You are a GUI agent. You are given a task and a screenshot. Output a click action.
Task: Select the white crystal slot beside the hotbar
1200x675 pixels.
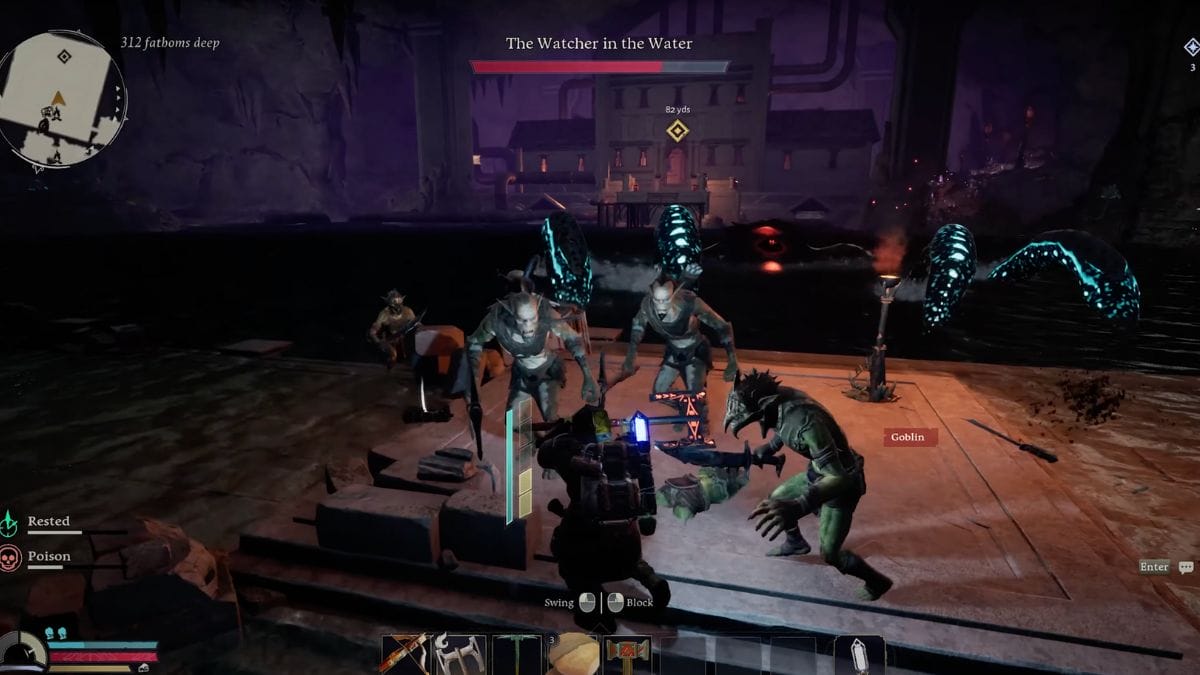[859, 655]
